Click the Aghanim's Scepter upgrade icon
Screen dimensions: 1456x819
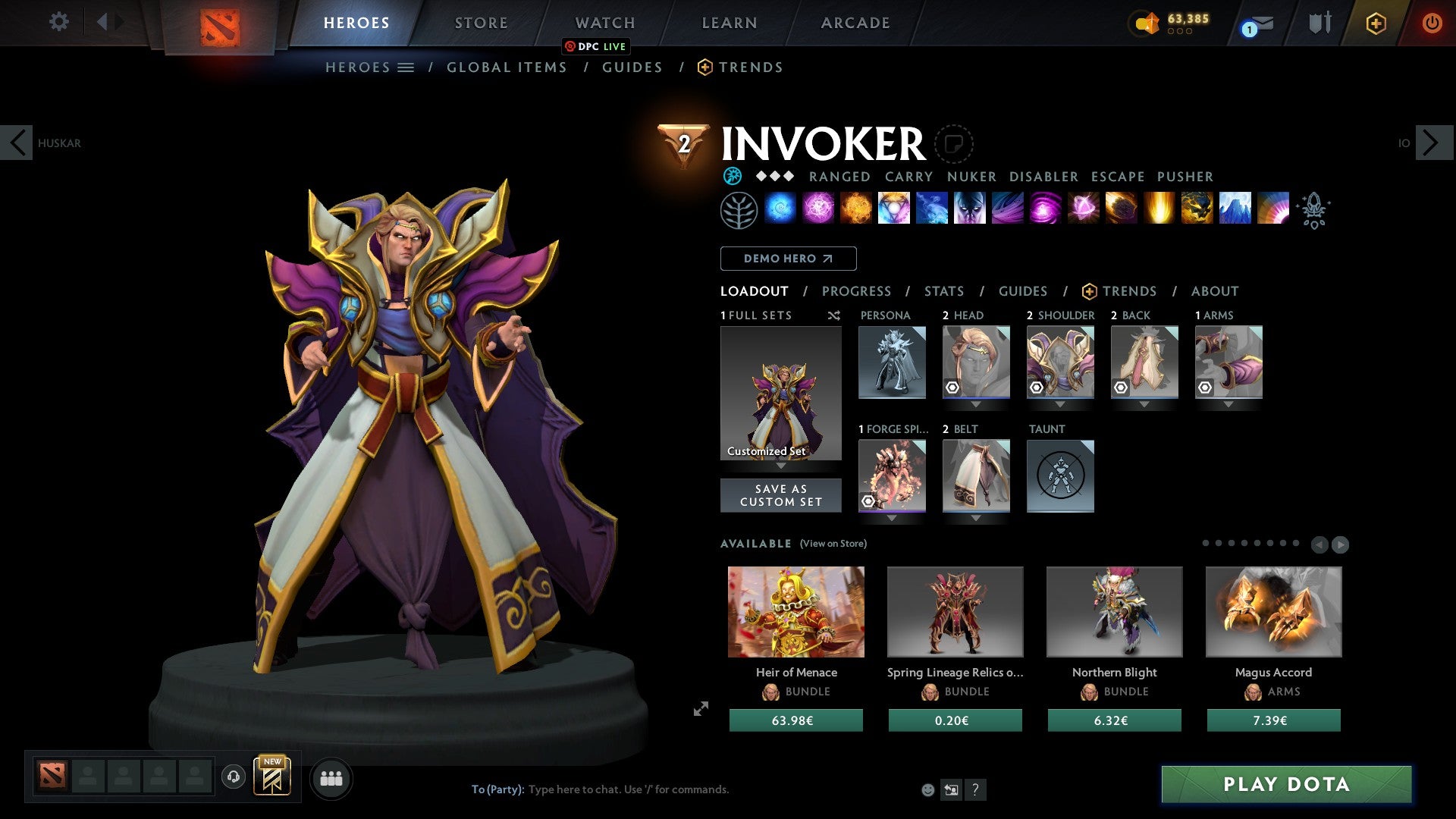(x=1315, y=211)
